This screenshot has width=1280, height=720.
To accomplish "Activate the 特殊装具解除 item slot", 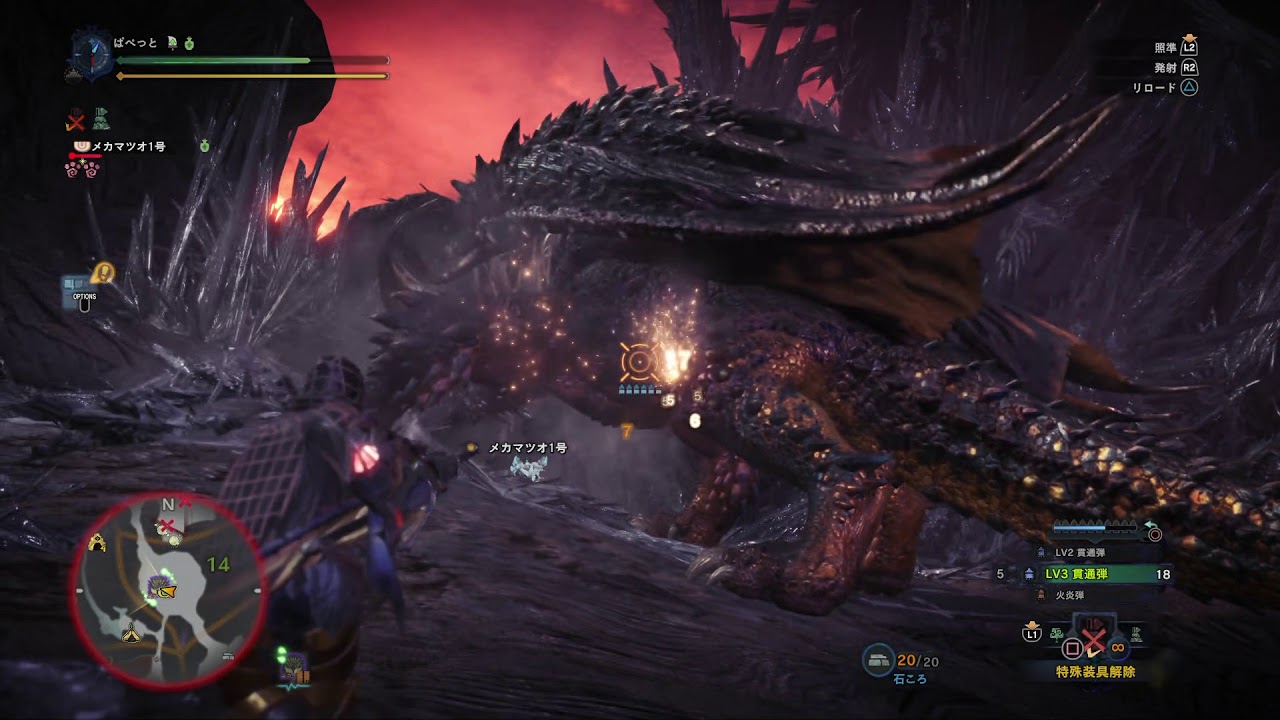I will pyautogui.click(x=1093, y=644).
